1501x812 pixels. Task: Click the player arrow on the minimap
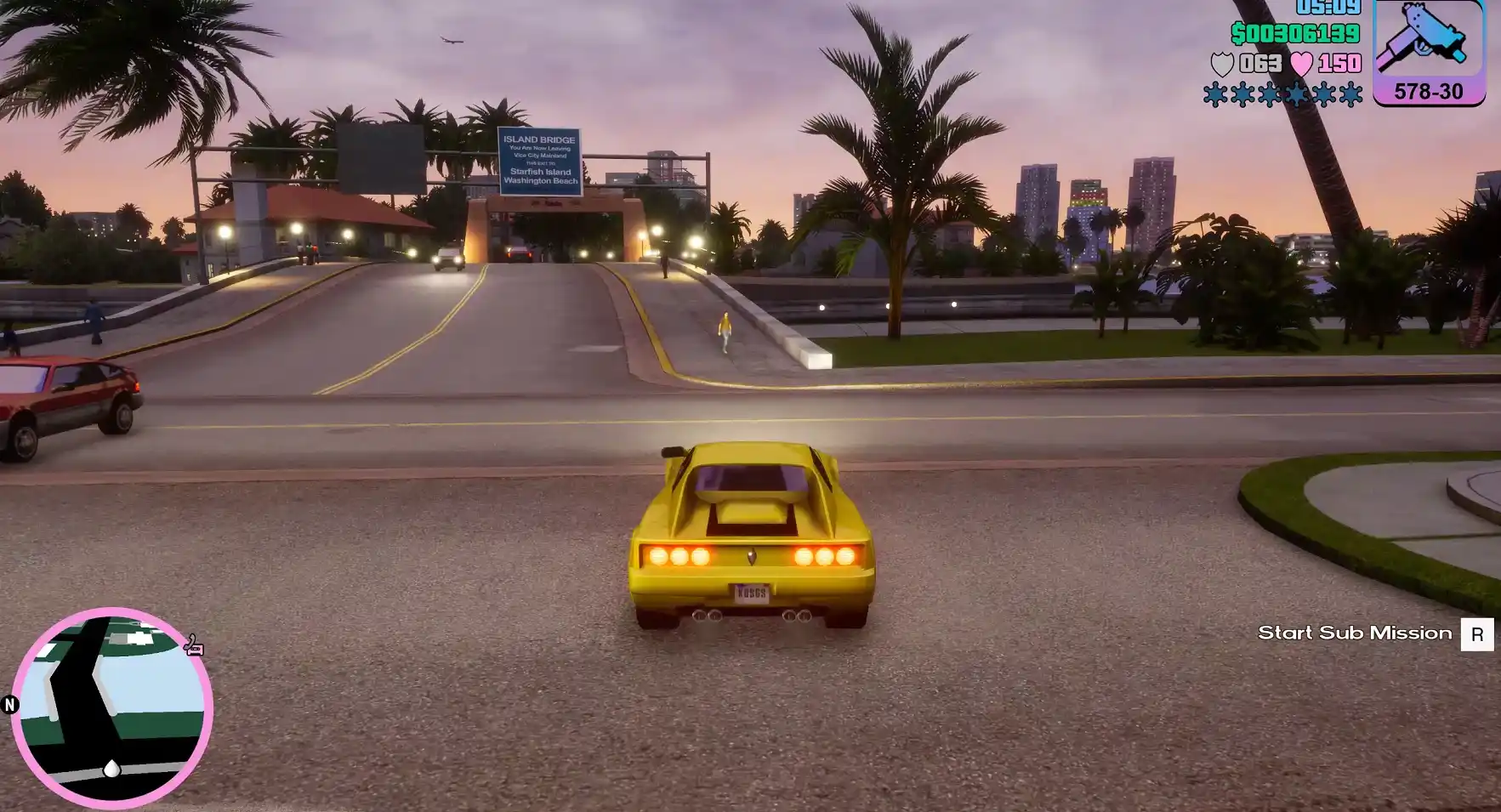point(111,769)
